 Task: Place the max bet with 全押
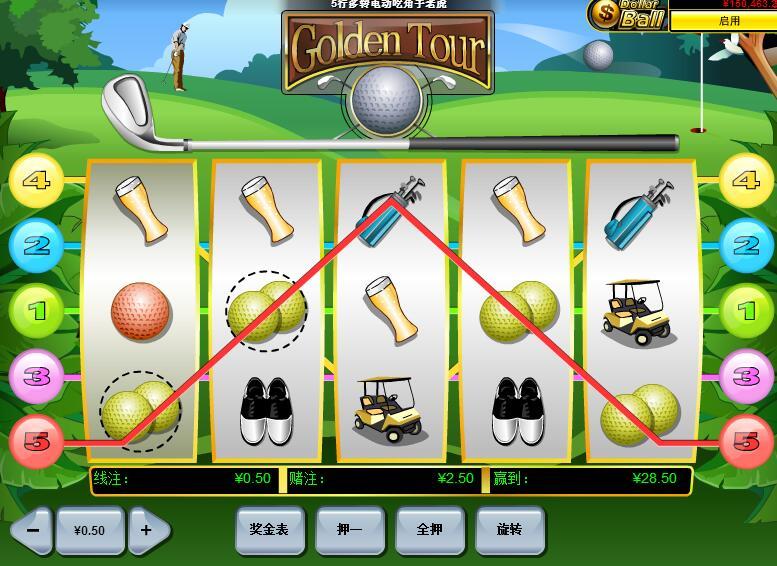[429, 529]
